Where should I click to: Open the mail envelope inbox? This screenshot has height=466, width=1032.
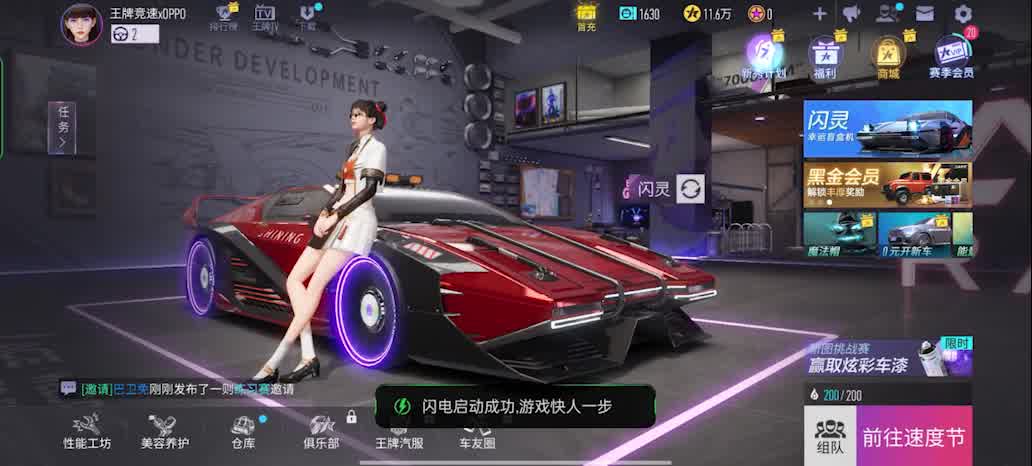(x=924, y=14)
